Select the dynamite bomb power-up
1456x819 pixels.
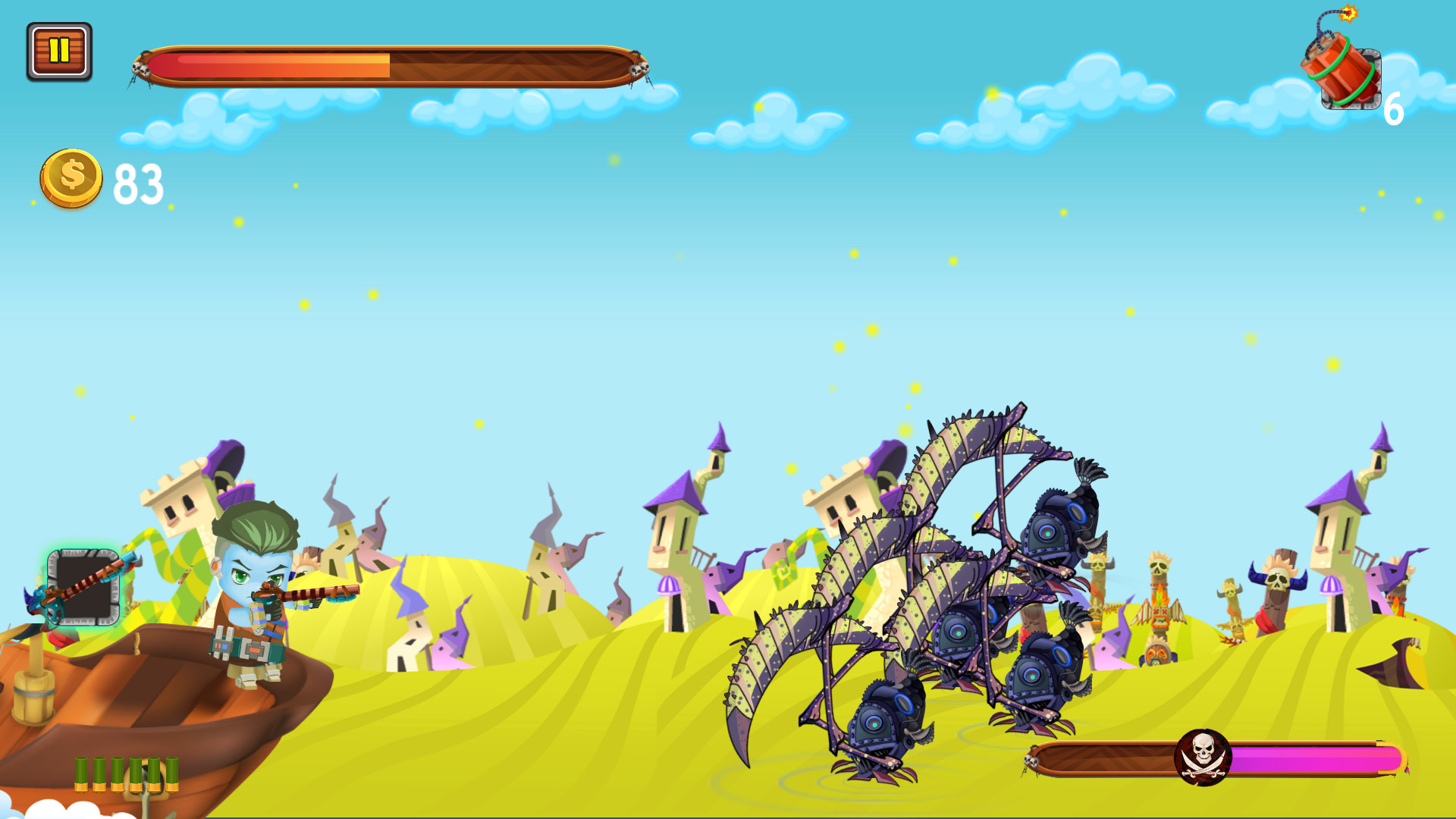coord(1342,68)
